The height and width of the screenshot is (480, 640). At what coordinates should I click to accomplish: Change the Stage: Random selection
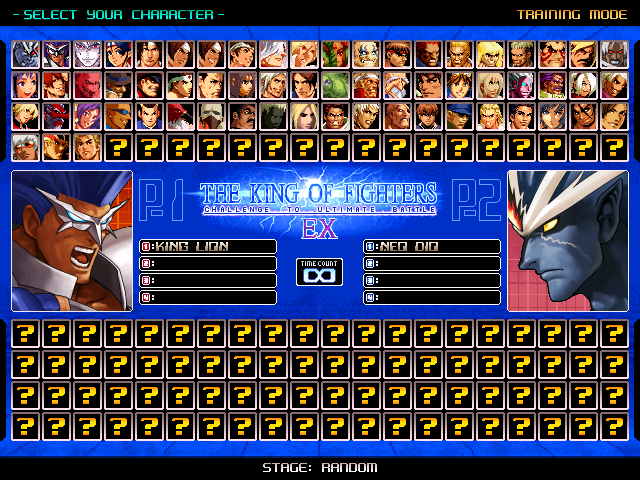(x=320, y=468)
